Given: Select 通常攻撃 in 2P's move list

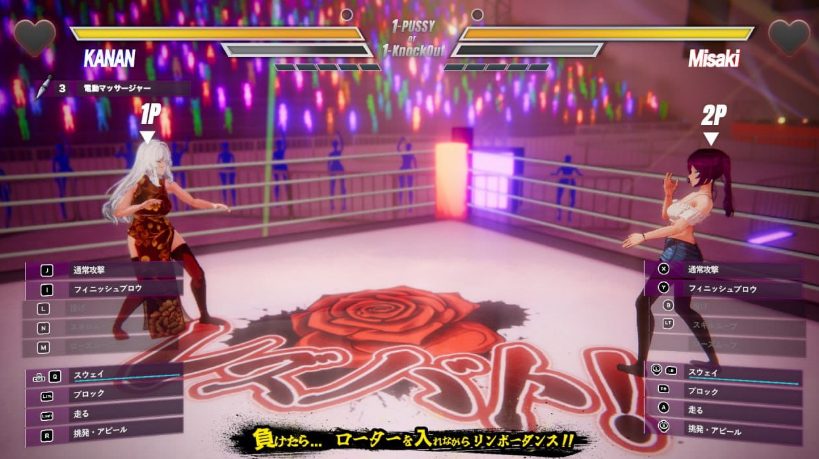Looking at the screenshot, I should tap(722, 269).
